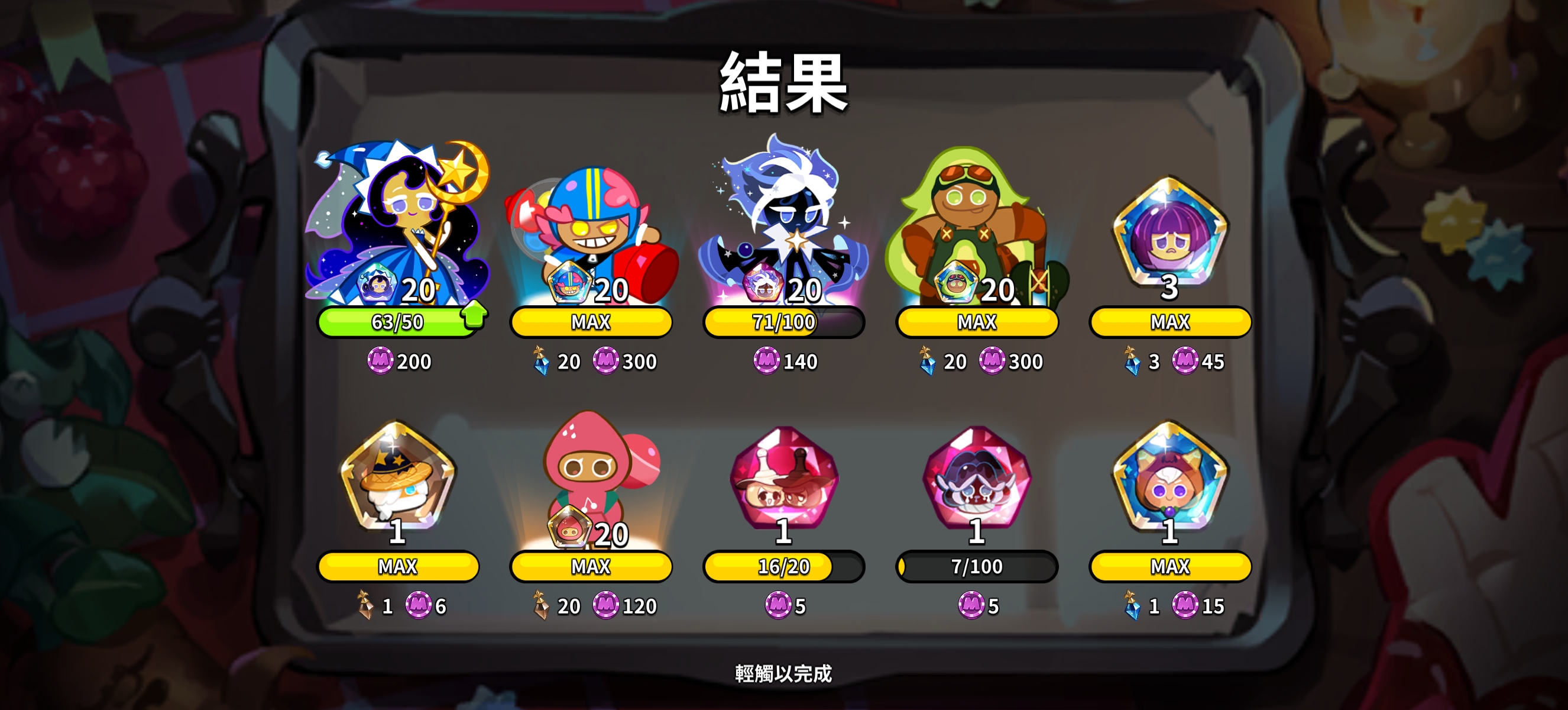The image size is (1568, 710).
Task: Tap 輕觸以完成 to finish
Action: pyautogui.click(x=784, y=673)
